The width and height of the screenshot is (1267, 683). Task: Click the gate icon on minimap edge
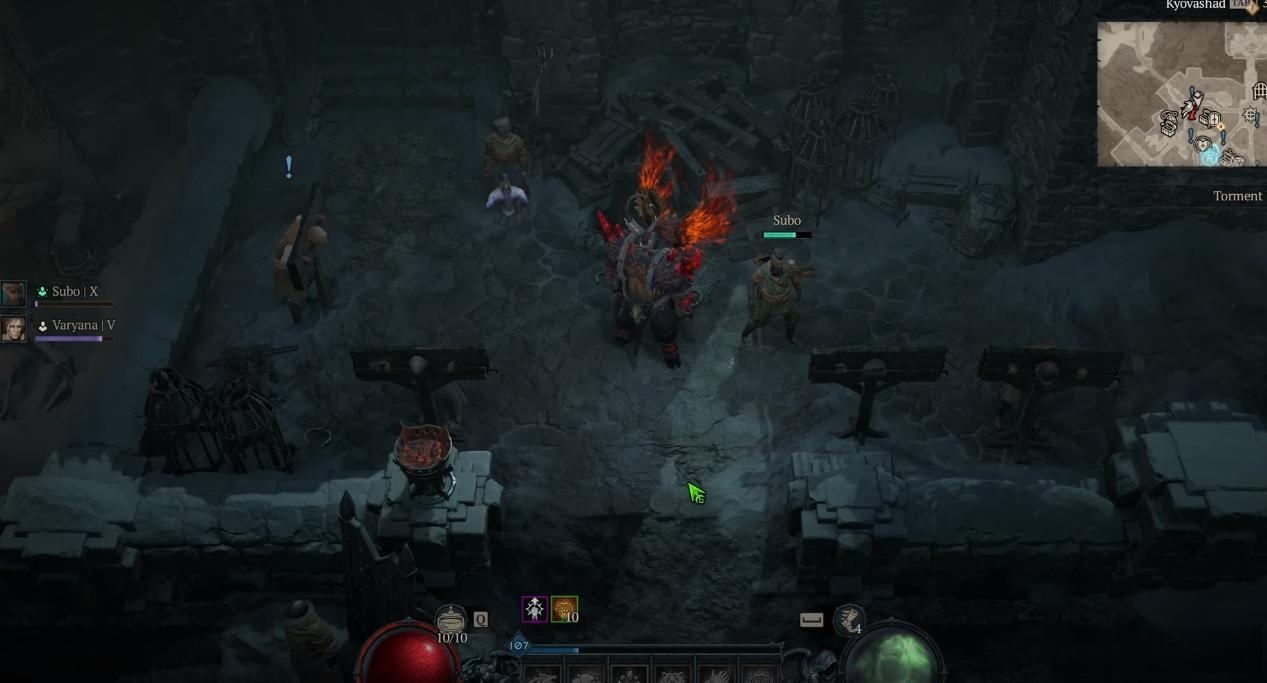(x=1259, y=92)
